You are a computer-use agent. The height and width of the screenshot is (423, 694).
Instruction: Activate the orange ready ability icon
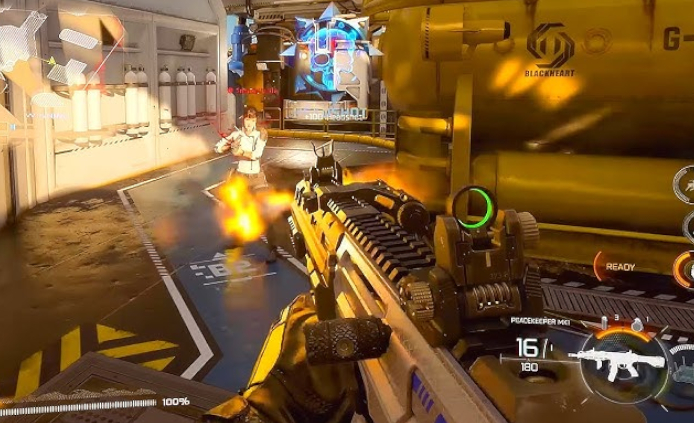point(685,268)
